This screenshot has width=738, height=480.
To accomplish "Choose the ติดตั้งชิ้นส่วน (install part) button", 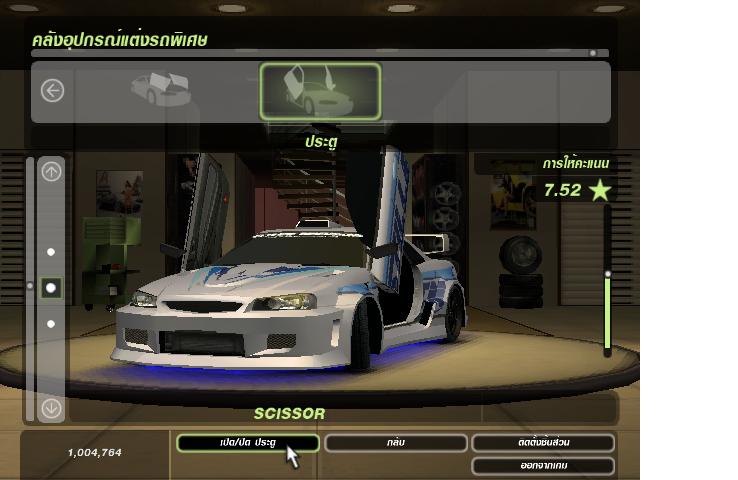I will pyautogui.click(x=542, y=443).
